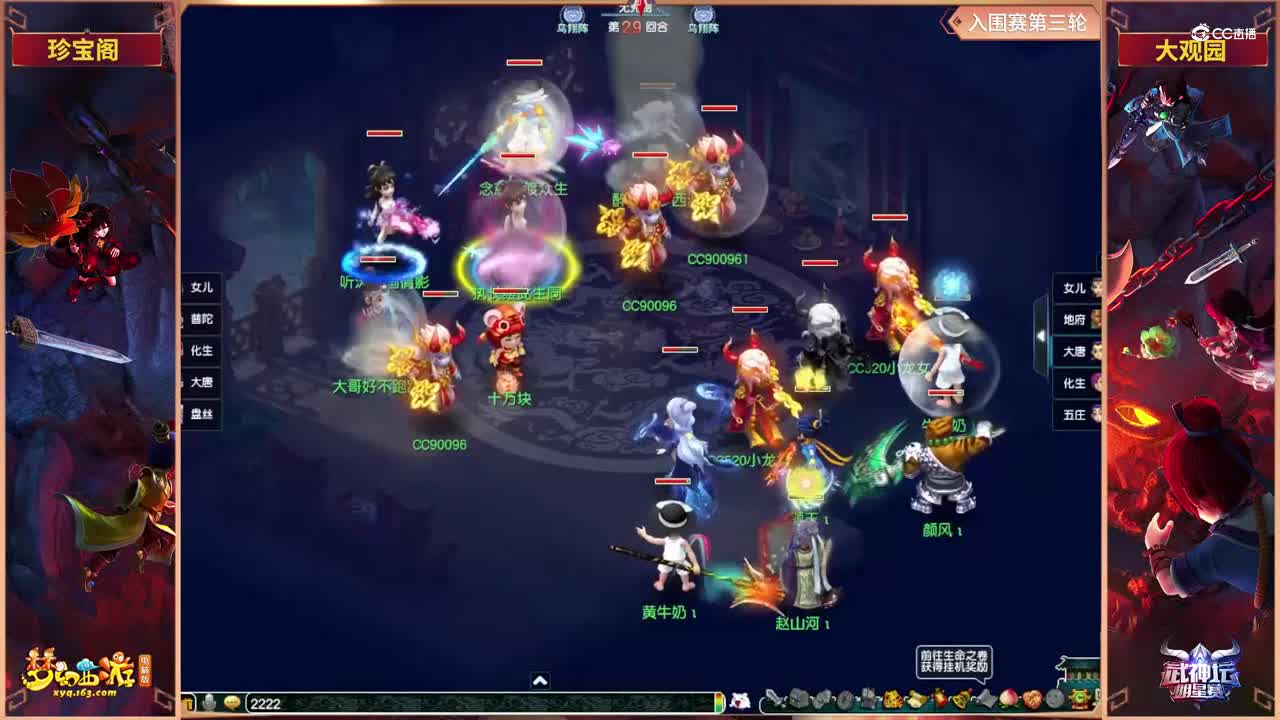The image size is (1280, 720).
Task: Click the colored progress bar beside the chat input
Action: coord(718,701)
